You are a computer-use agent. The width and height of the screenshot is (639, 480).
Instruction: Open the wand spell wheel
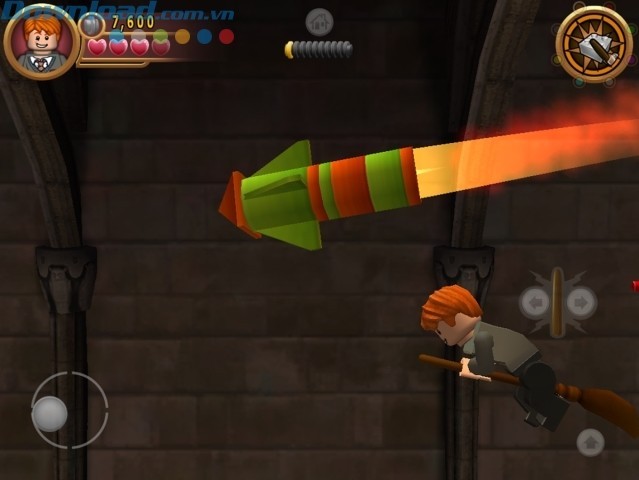tap(593, 44)
